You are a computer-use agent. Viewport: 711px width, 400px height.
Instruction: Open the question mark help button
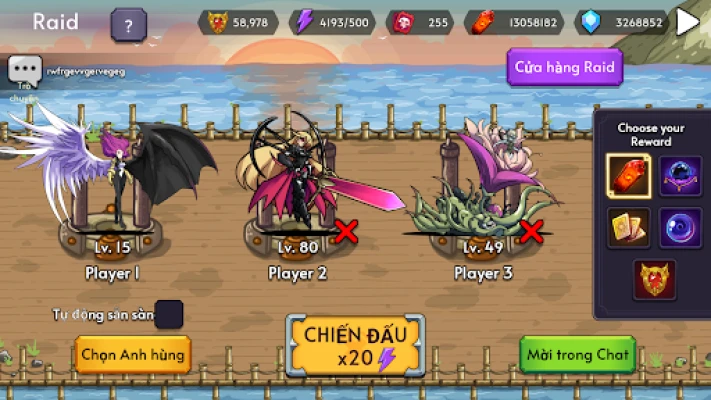[x=128, y=23]
